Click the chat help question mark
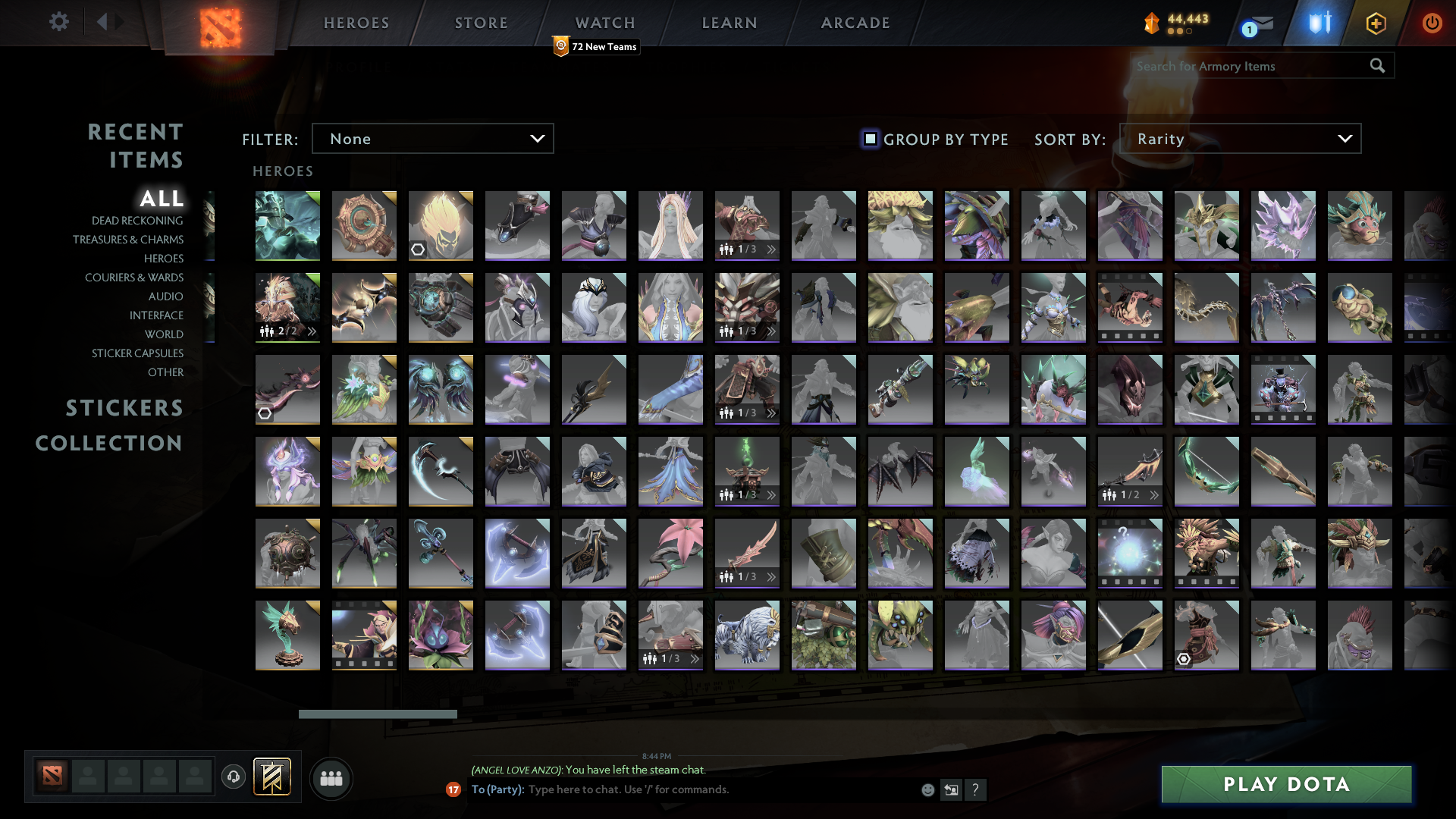Image resolution: width=1456 pixels, height=819 pixels. (x=976, y=789)
